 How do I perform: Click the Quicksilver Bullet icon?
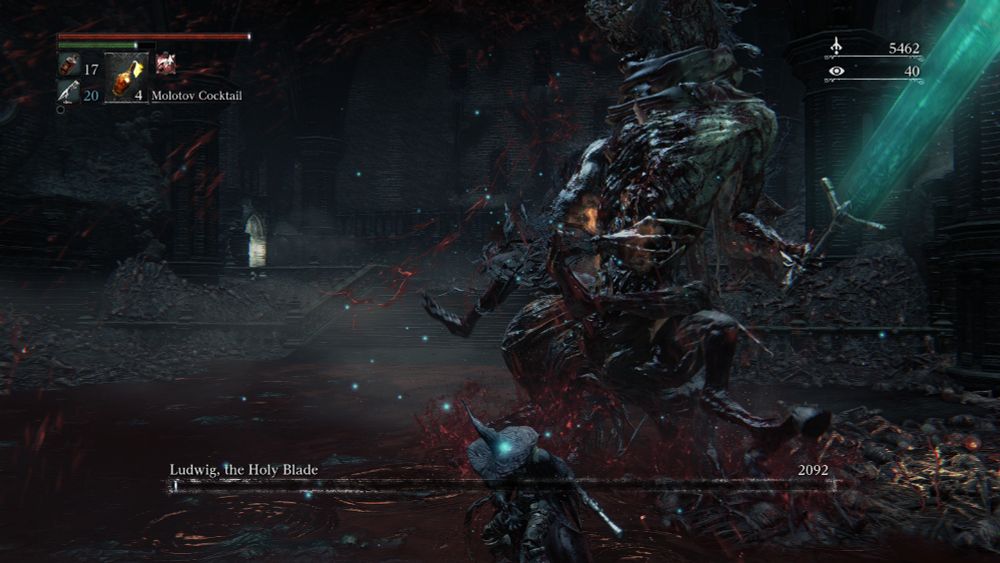coord(68,93)
